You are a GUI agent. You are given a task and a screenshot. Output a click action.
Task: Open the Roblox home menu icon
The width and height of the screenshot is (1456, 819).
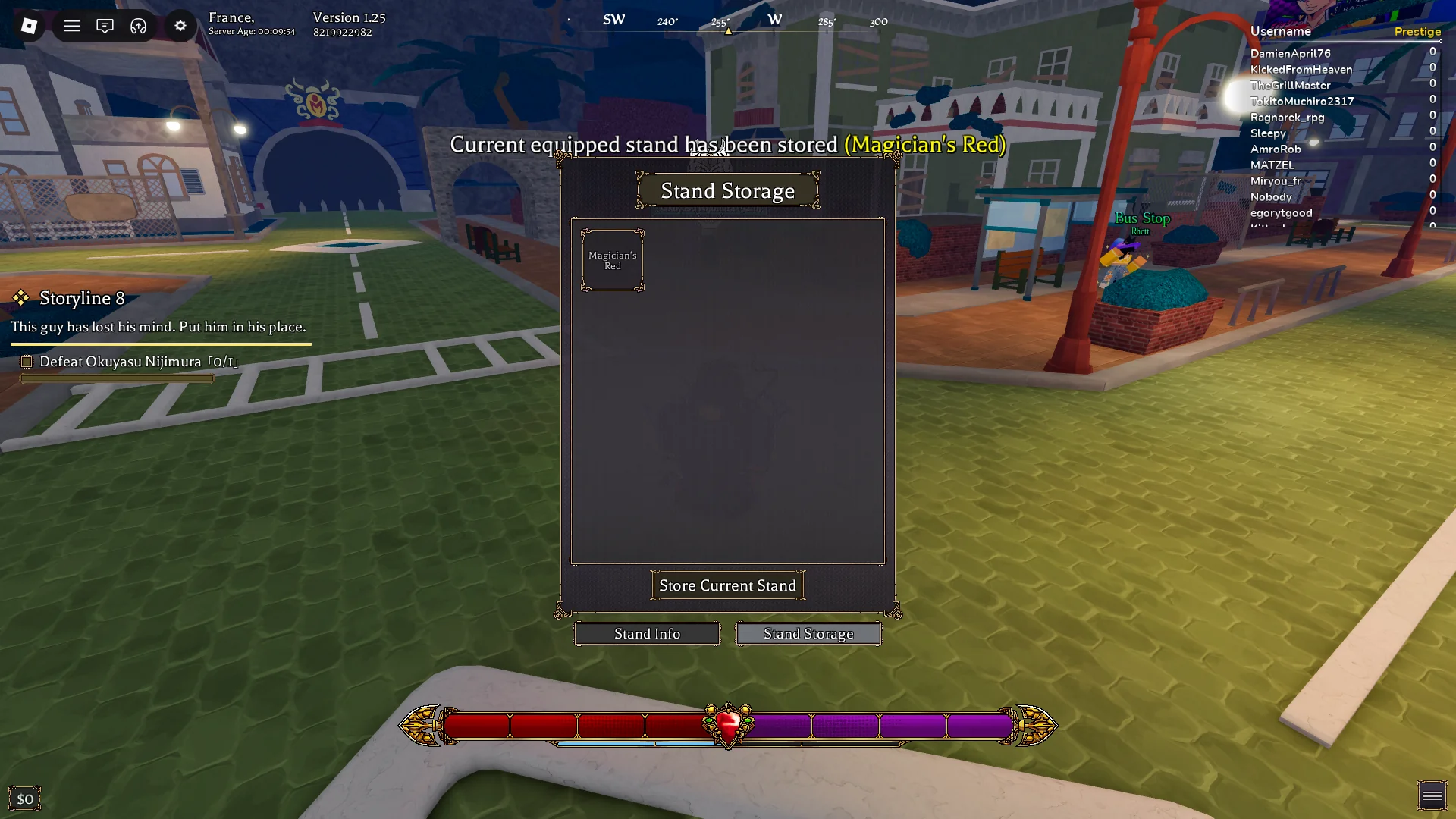(29, 26)
